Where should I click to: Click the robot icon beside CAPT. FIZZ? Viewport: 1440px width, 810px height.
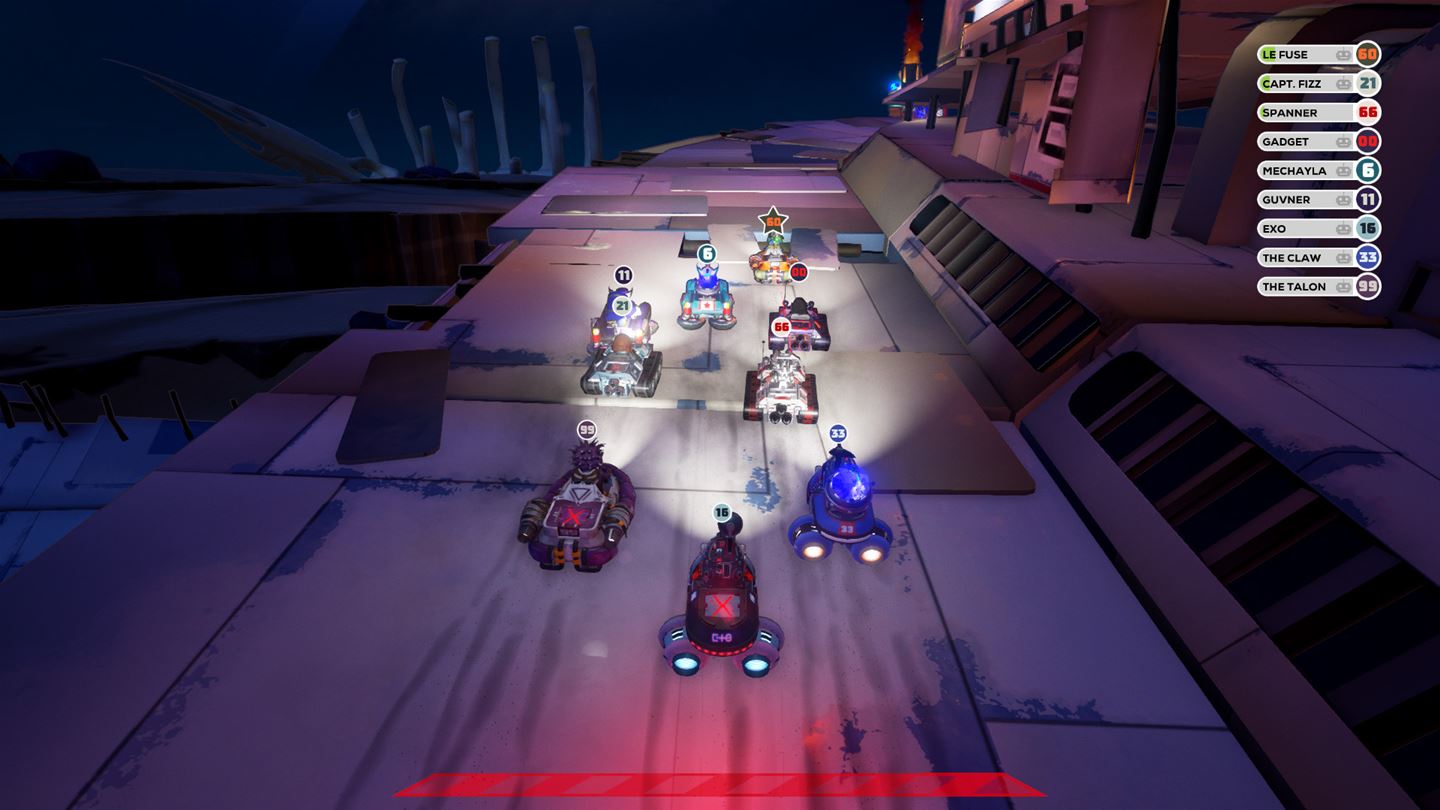[1343, 83]
